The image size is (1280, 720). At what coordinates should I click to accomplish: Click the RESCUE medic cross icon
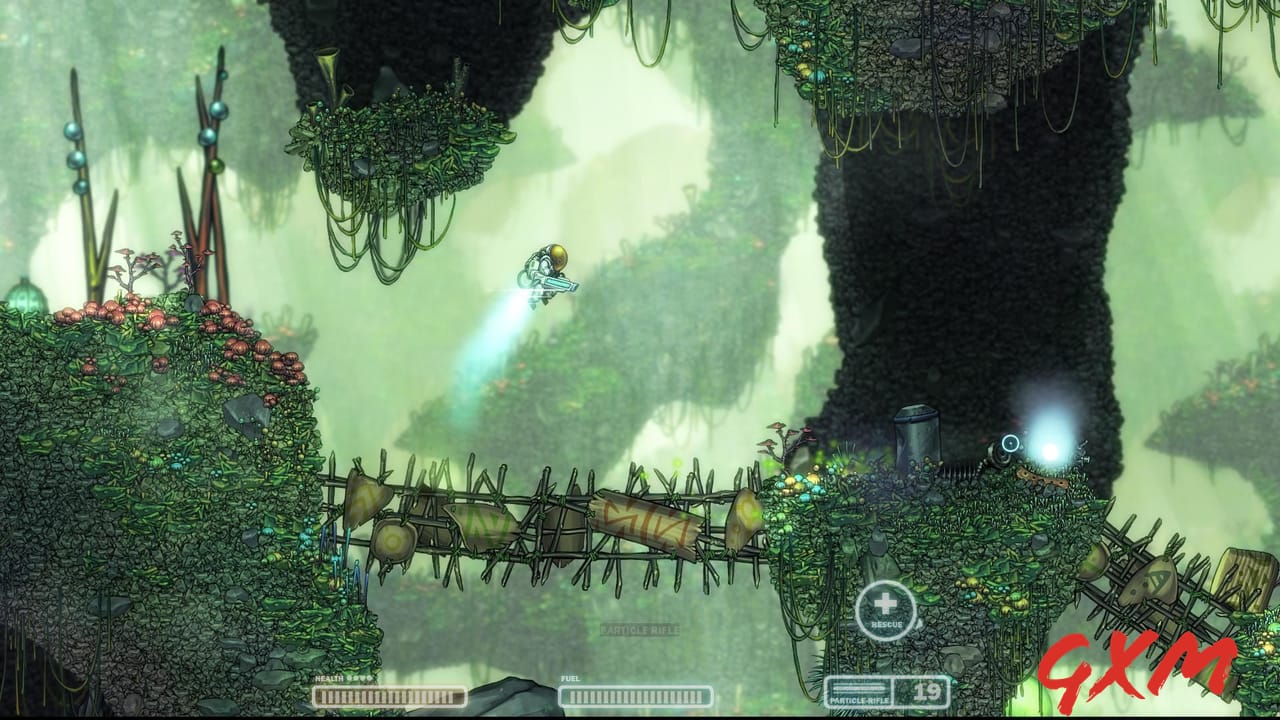pyautogui.click(x=885, y=603)
